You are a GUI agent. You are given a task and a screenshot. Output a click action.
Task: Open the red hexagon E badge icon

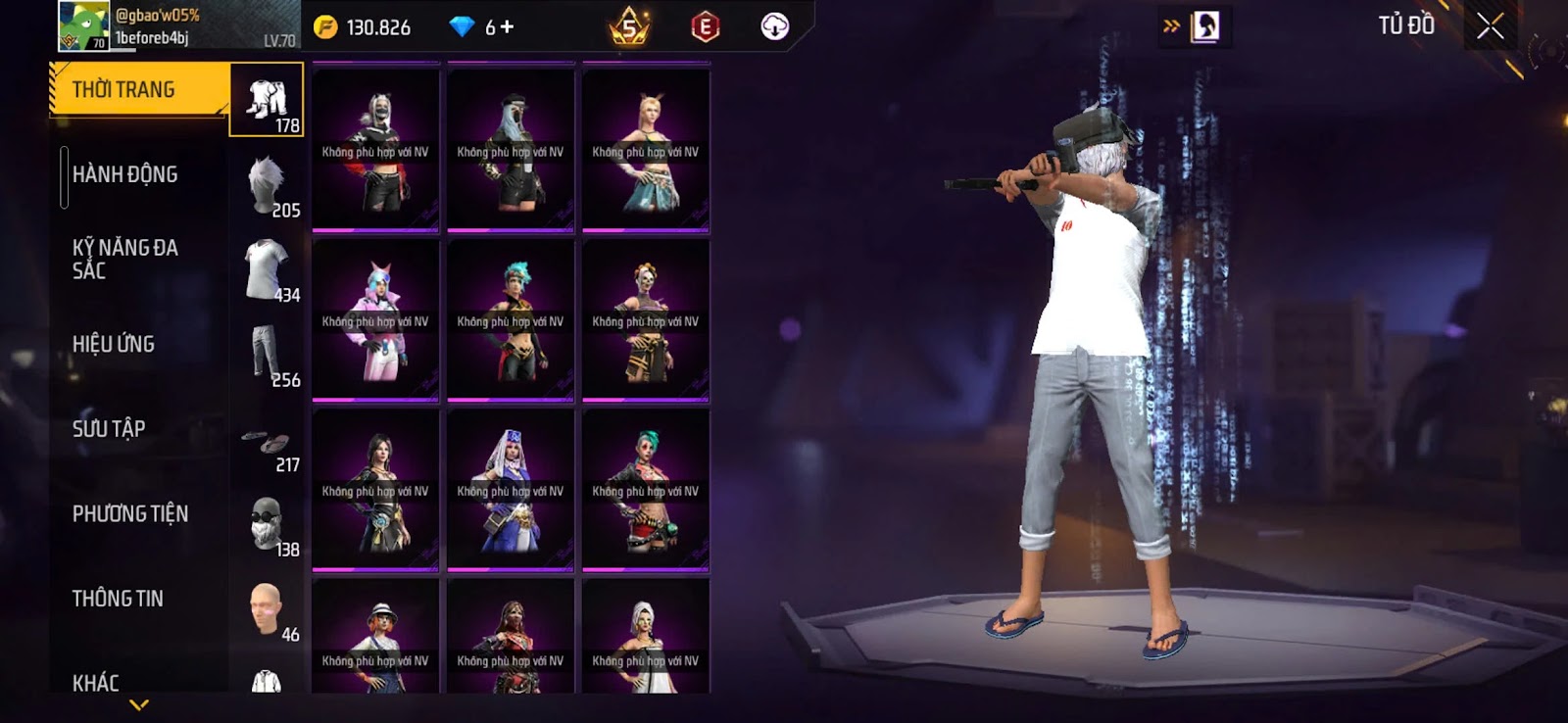coord(705,26)
